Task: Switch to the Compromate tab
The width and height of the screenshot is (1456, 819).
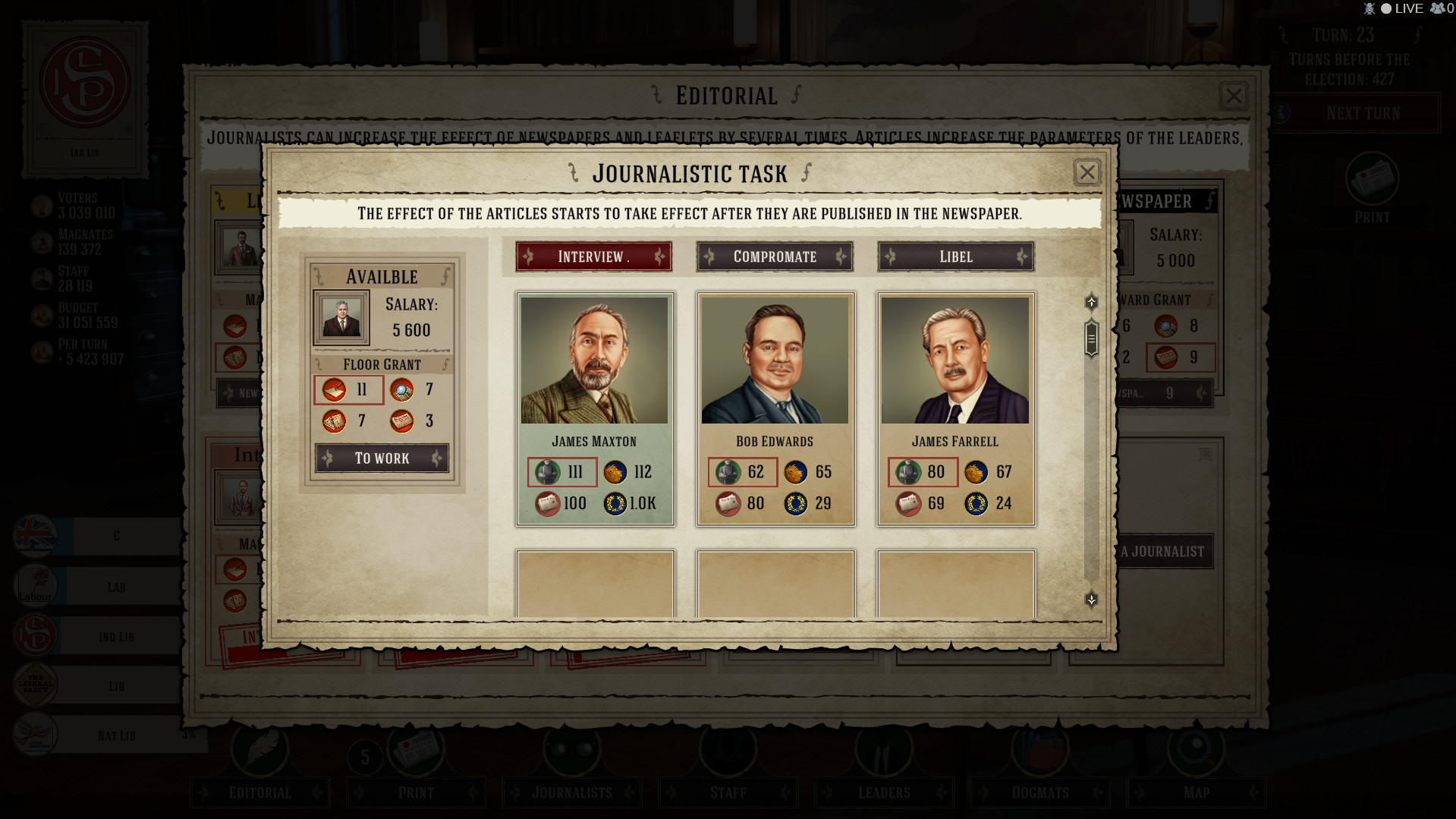Action: (774, 257)
